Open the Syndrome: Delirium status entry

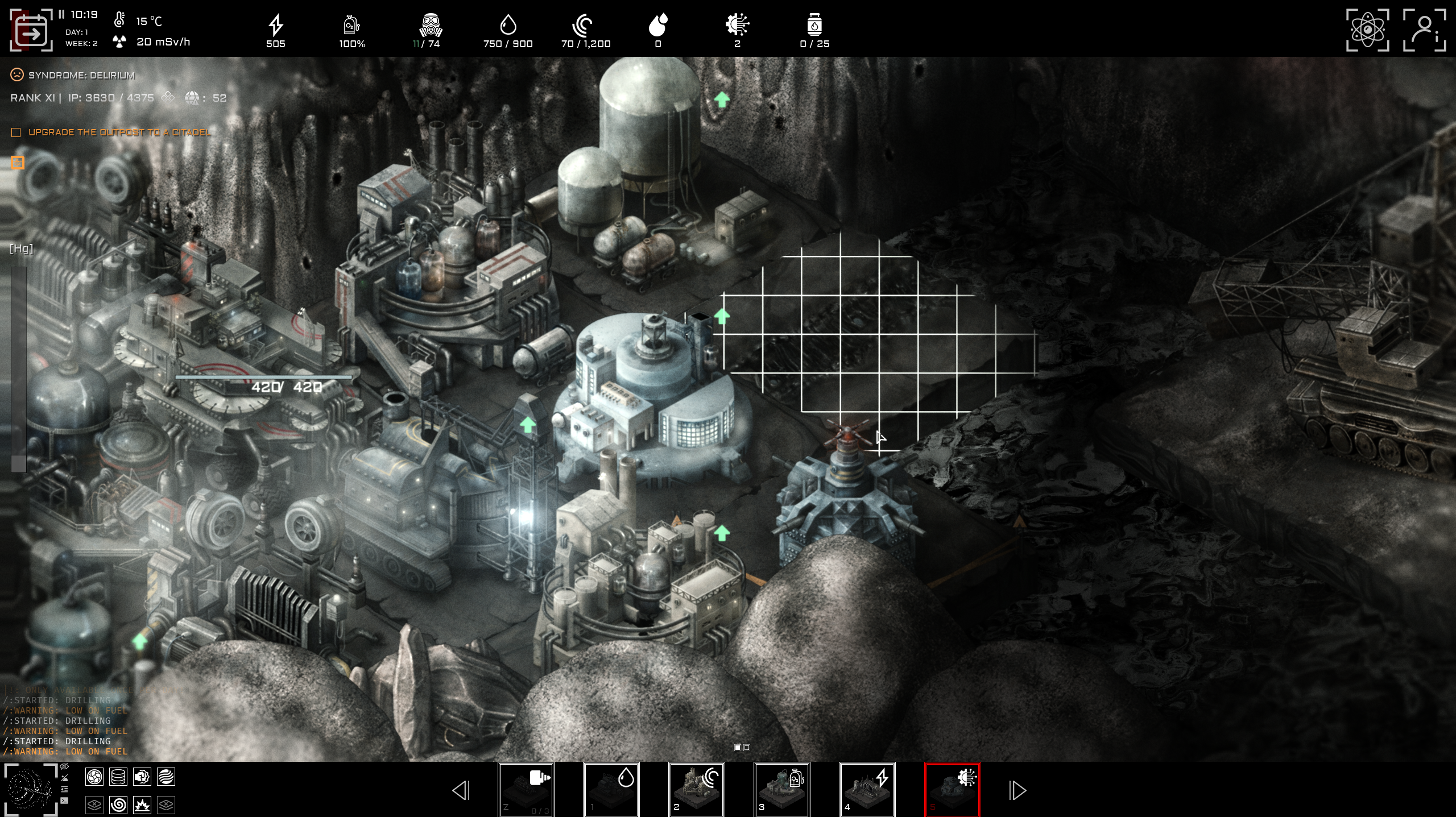coord(82,74)
